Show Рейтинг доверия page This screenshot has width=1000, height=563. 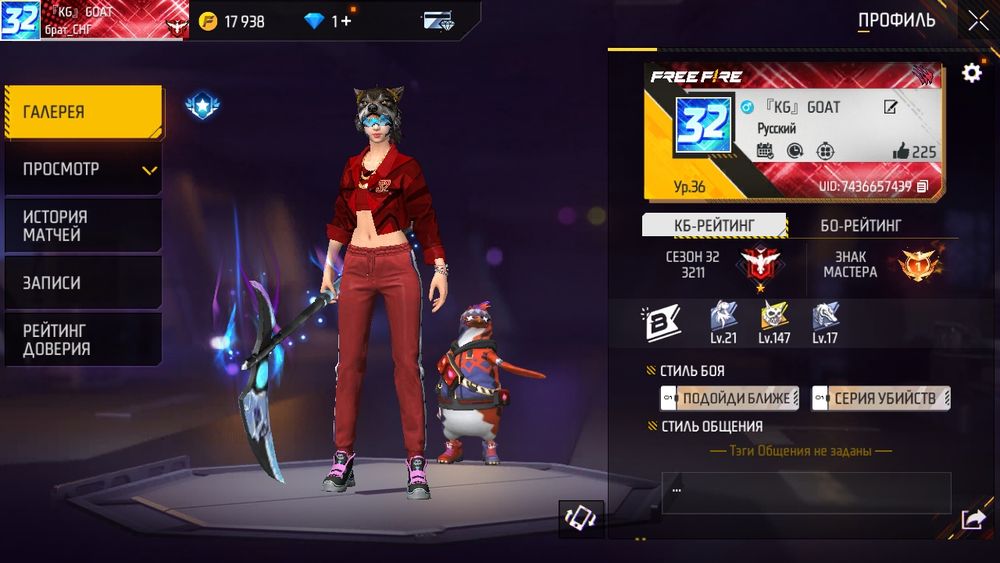click(x=83, y=339)
